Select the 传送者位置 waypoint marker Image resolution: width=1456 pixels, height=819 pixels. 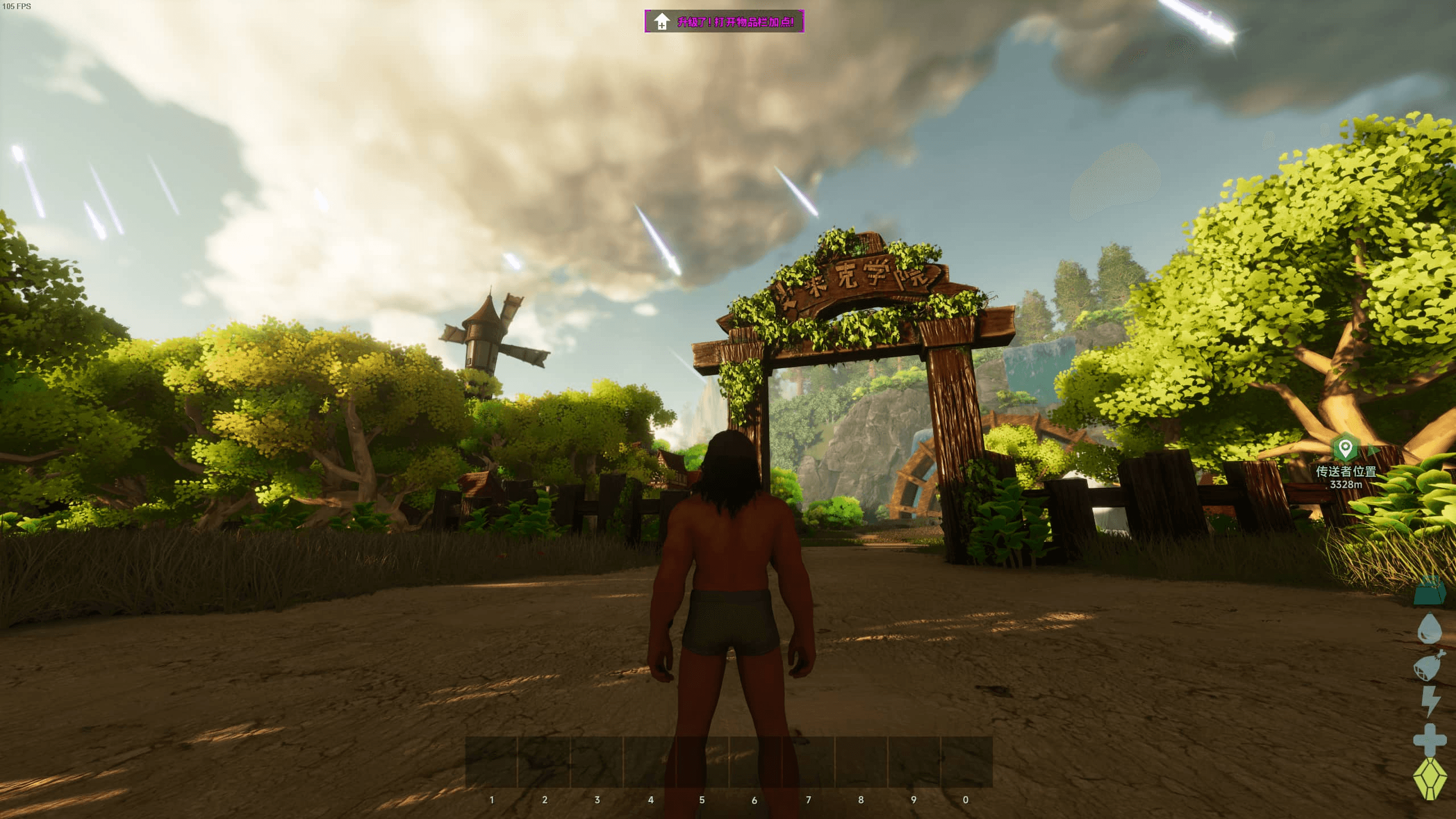[x=1345, y=448]
